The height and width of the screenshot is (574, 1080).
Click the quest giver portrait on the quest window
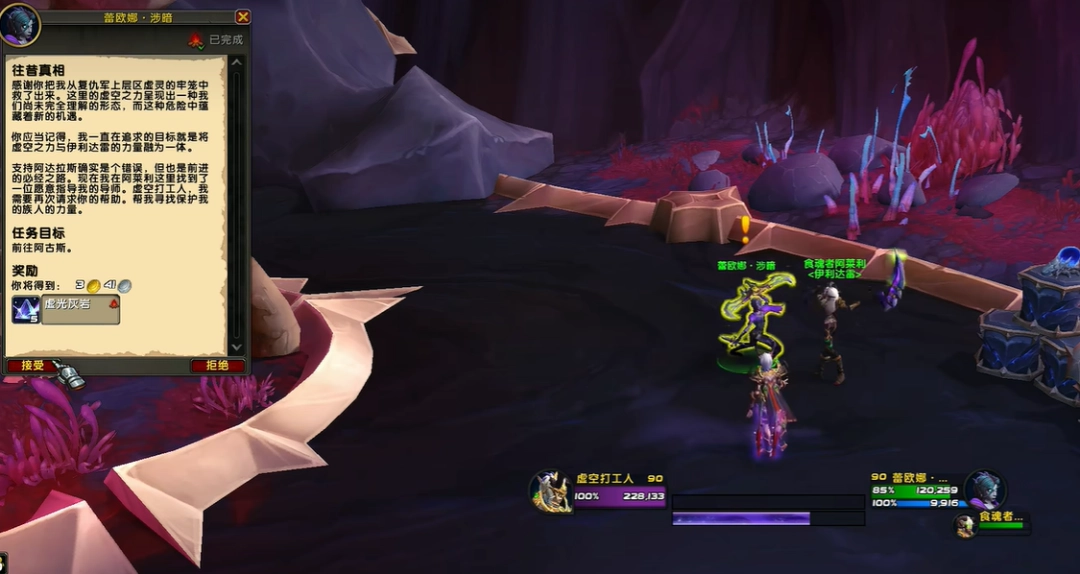(x=20, y=24)
